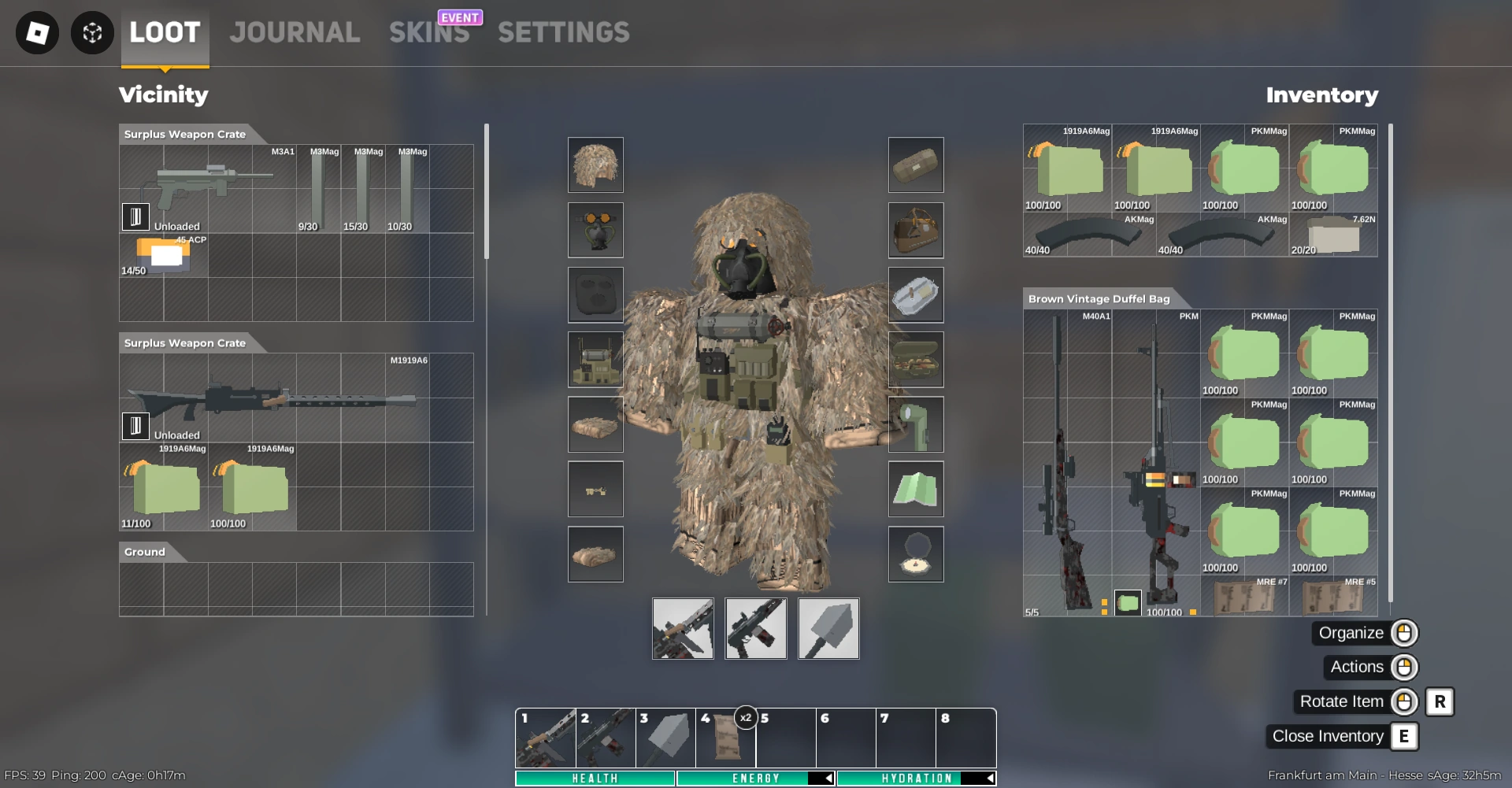Open the black balaclava mask slot

(596, 295)
